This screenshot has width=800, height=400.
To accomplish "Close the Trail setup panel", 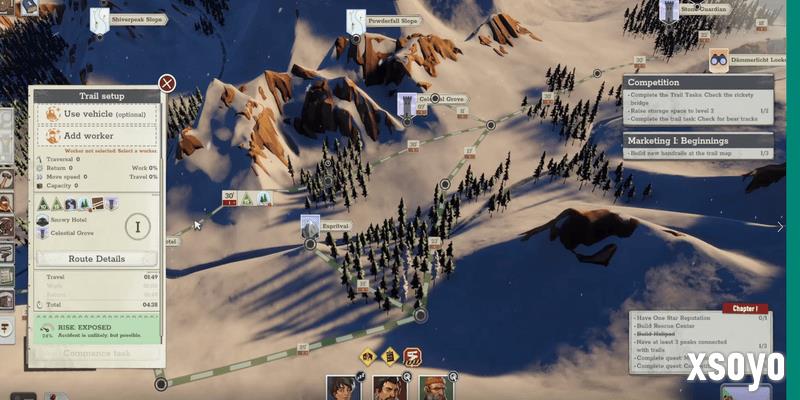I will pos(167,83).
